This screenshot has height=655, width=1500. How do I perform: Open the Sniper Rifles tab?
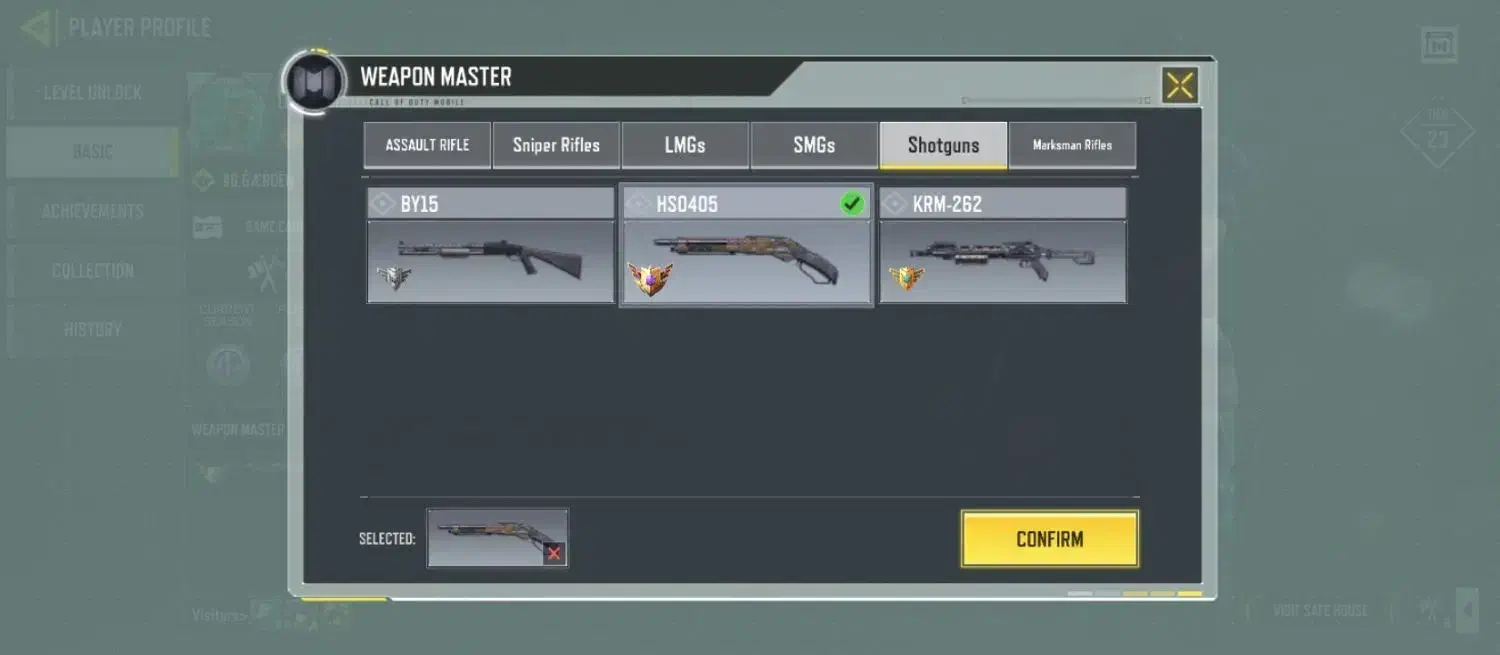(x=556, y=145)
